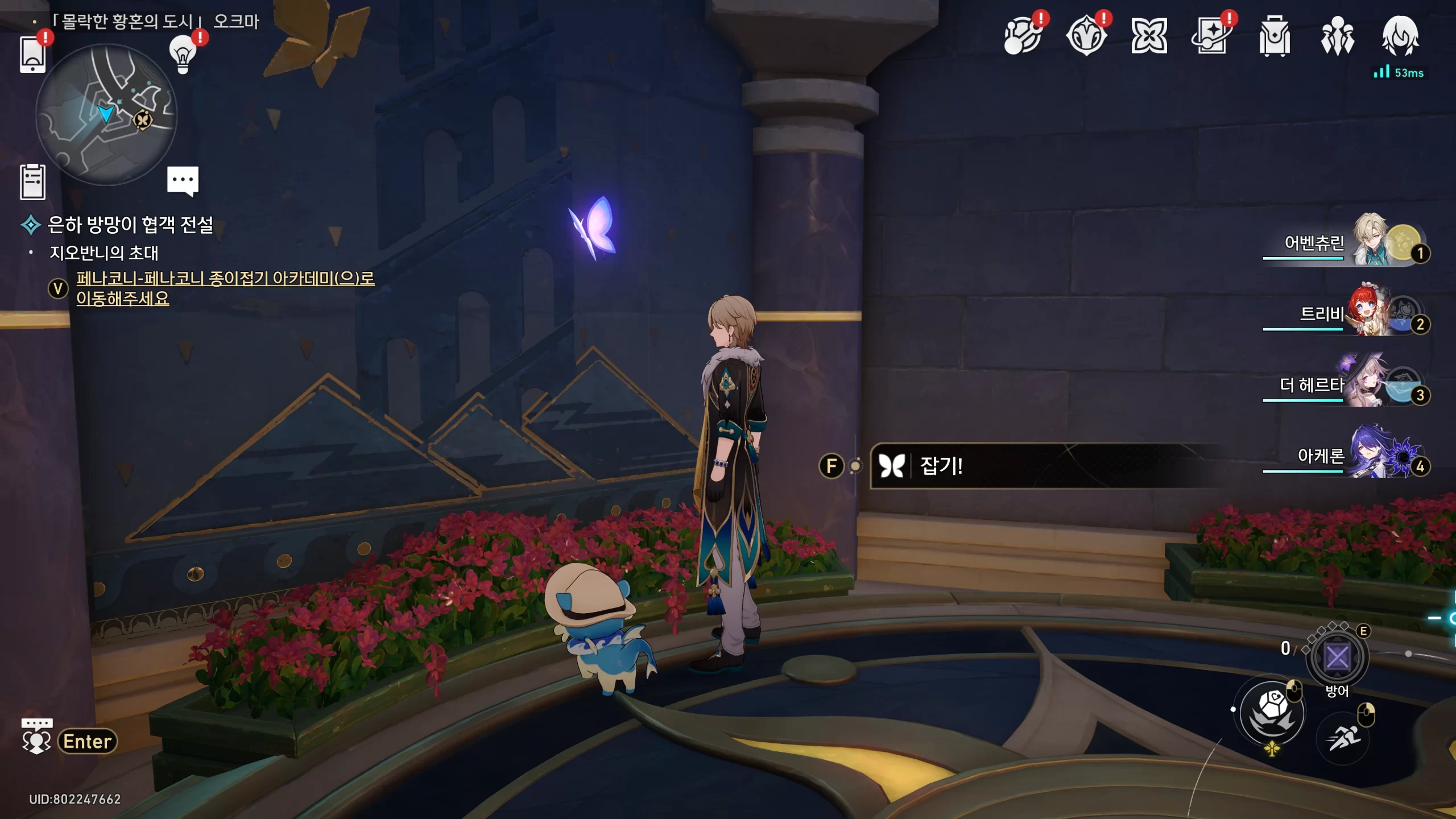Select the tracked quest title 은하 방망이 협객 전설

pos(130,225)
